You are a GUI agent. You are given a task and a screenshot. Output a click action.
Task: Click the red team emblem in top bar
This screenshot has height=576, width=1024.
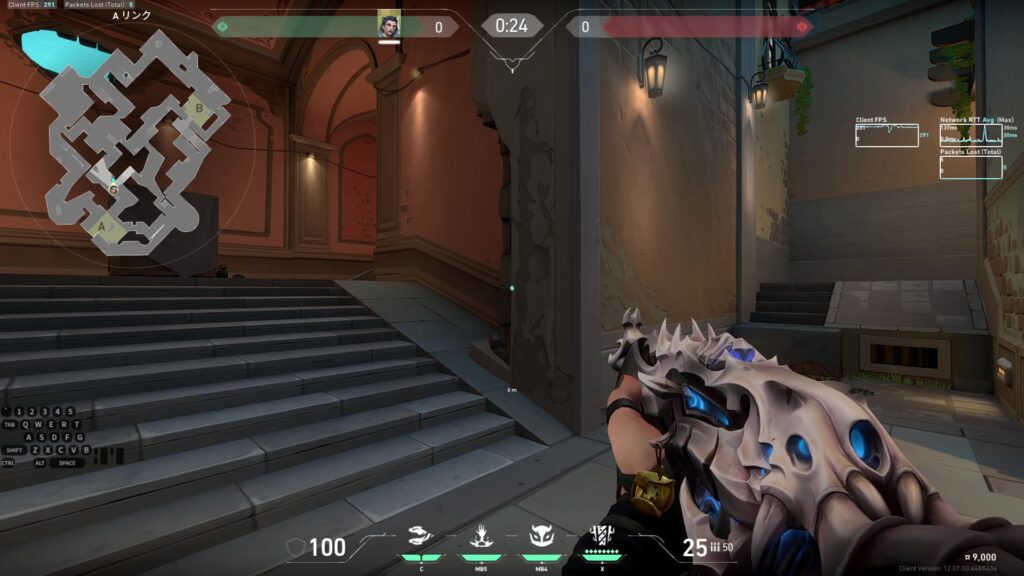tap(801, 27)
